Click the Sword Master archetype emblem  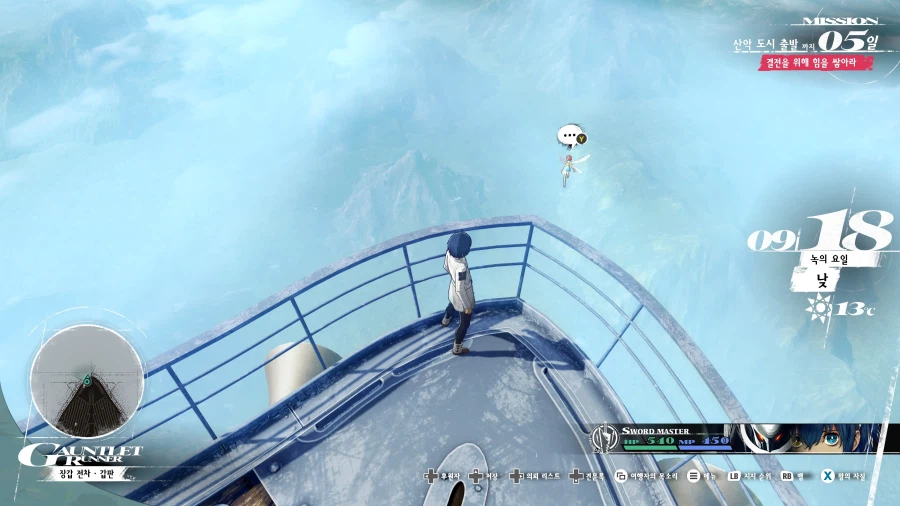point(605,439)
